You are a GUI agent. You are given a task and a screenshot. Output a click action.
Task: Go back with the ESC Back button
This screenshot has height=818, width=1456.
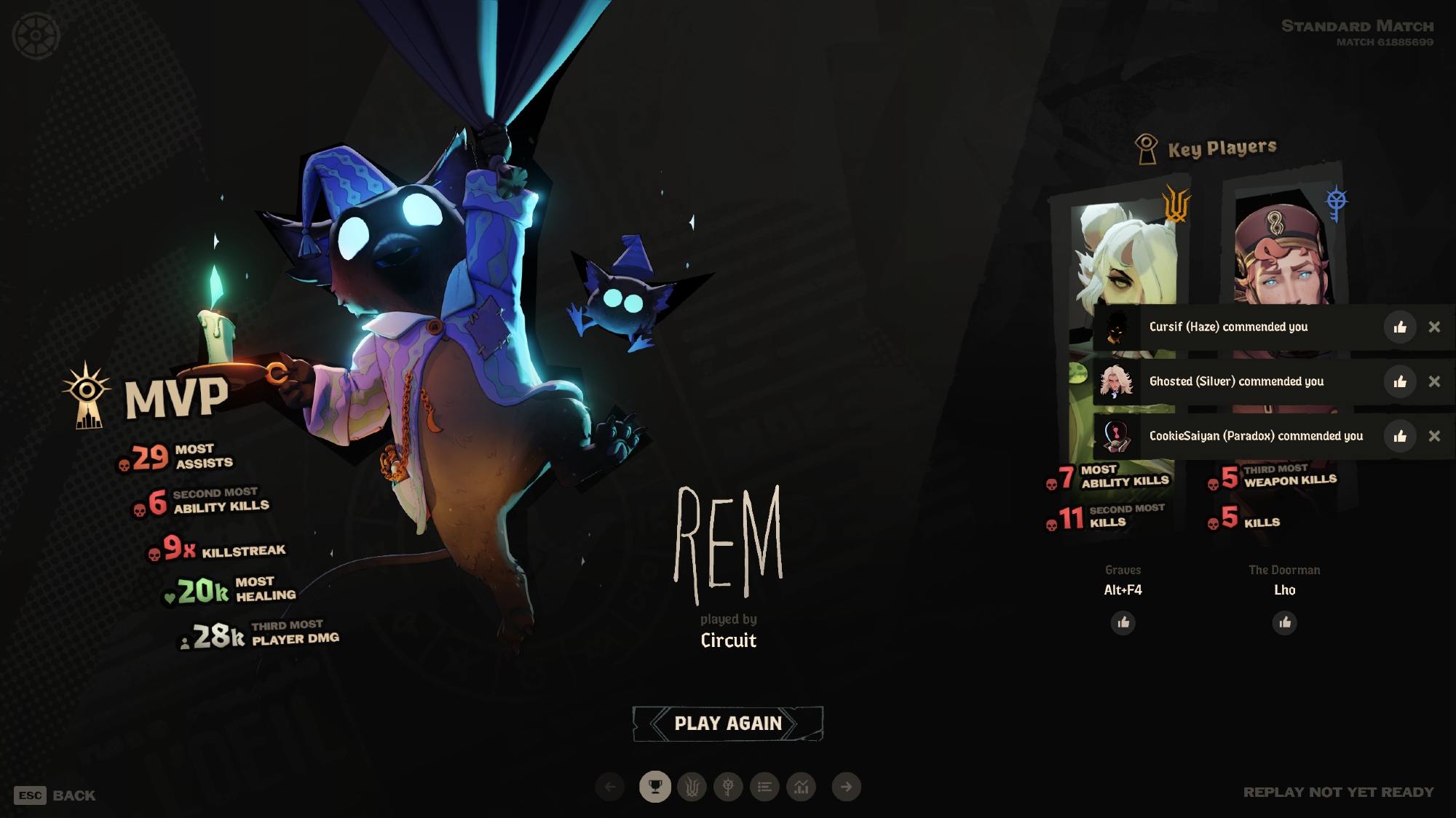55,795
